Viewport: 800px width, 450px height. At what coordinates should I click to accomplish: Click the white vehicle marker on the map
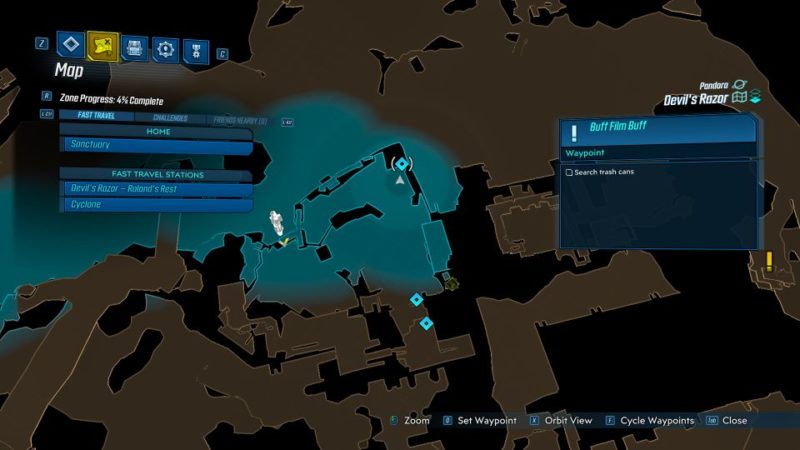[x=276, y=222]
